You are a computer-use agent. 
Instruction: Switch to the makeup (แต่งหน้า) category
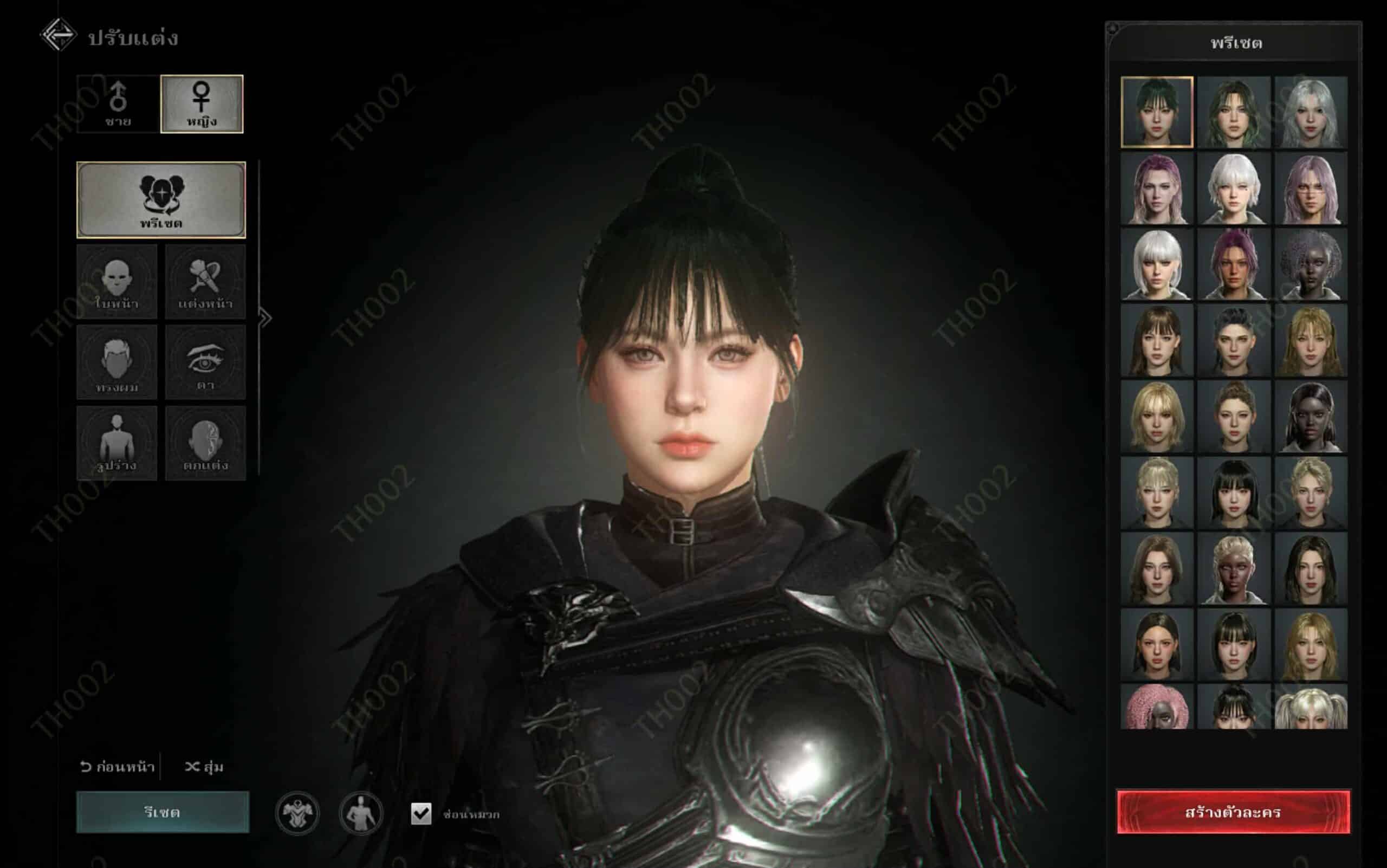(x=205, y=281)
